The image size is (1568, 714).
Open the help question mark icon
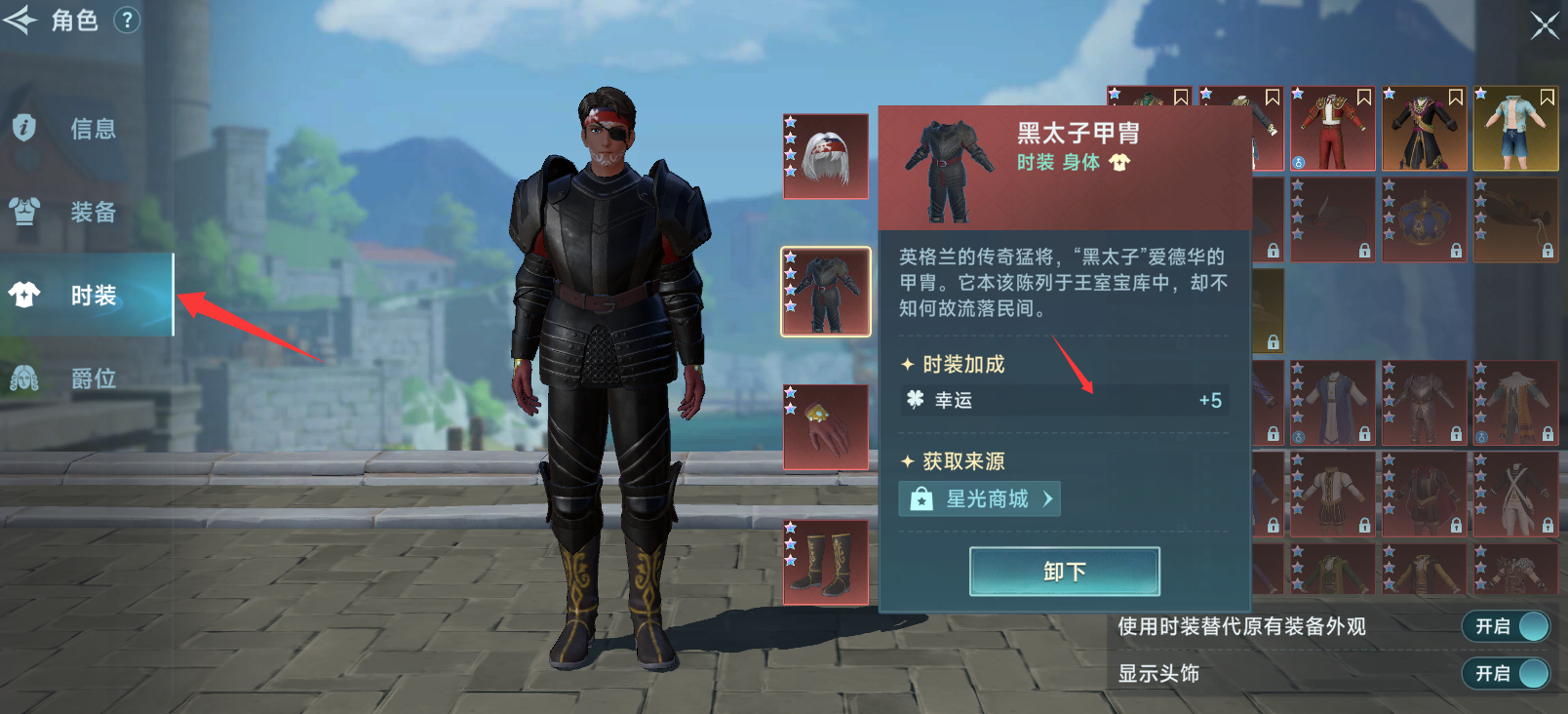click(x=125, y=20)
